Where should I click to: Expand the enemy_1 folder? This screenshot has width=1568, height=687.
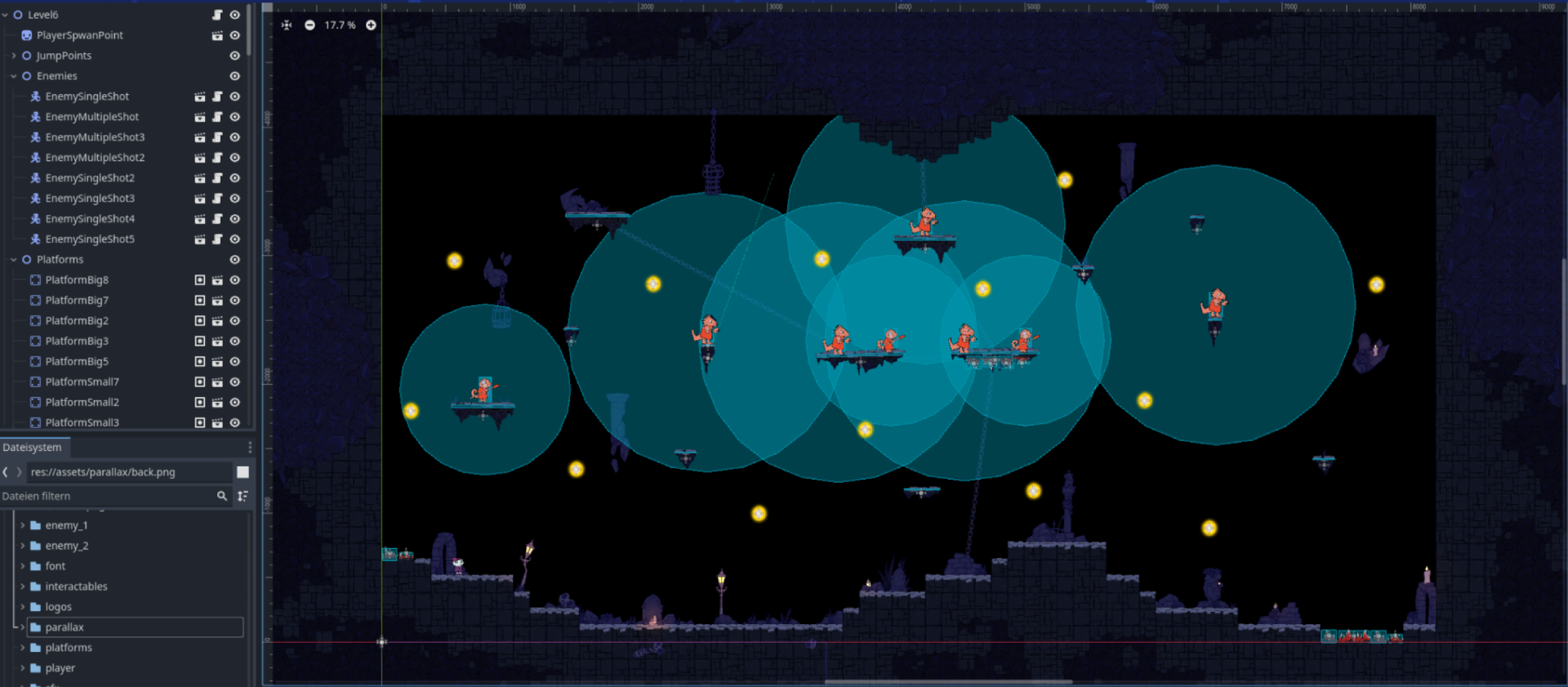(23, 525)
